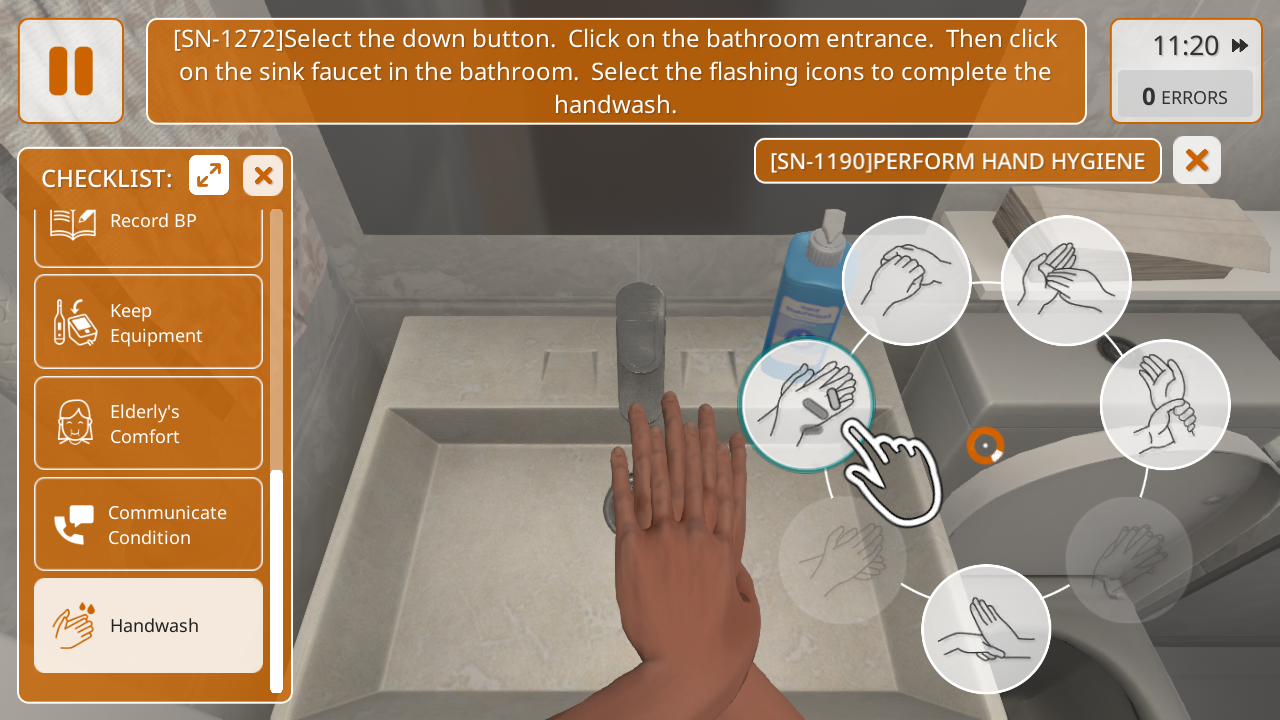Open the Elderly's Comfort checklist item

coord(148,423)
